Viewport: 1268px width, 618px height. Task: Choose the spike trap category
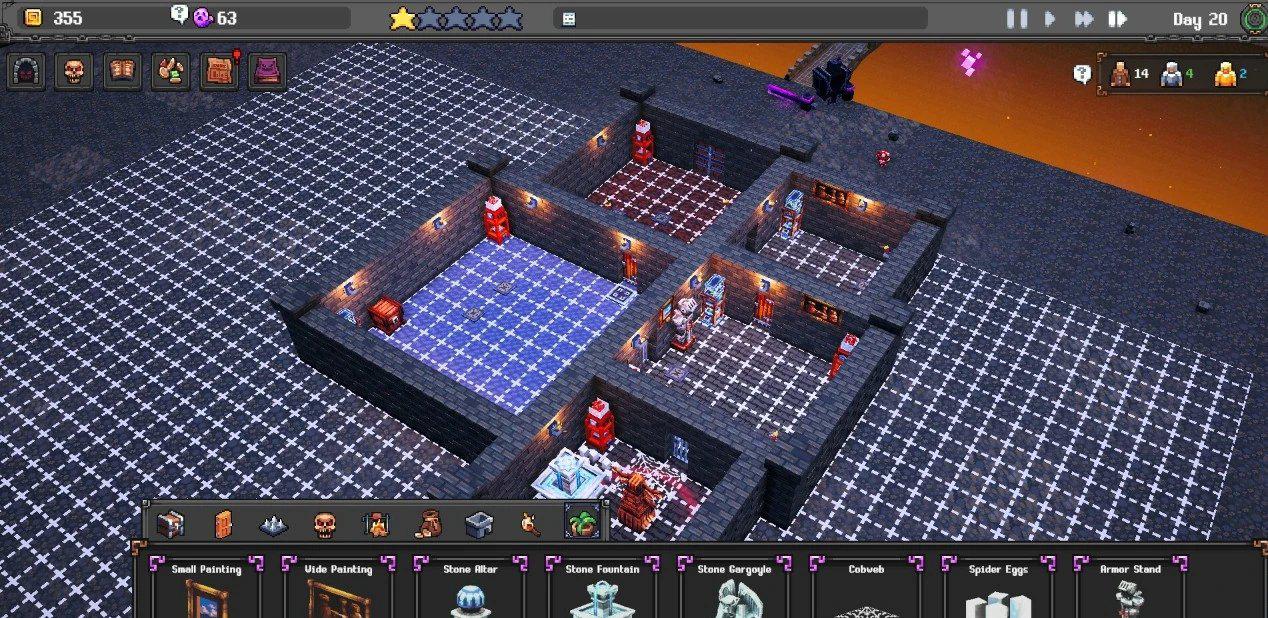tap(274, 523)
